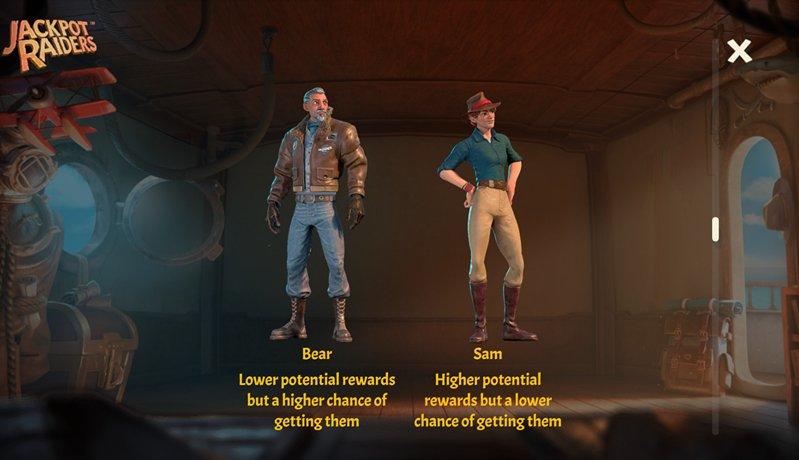The image size is (799, 460).
Task: Close the info screen with the X
Action: [739, 52]
